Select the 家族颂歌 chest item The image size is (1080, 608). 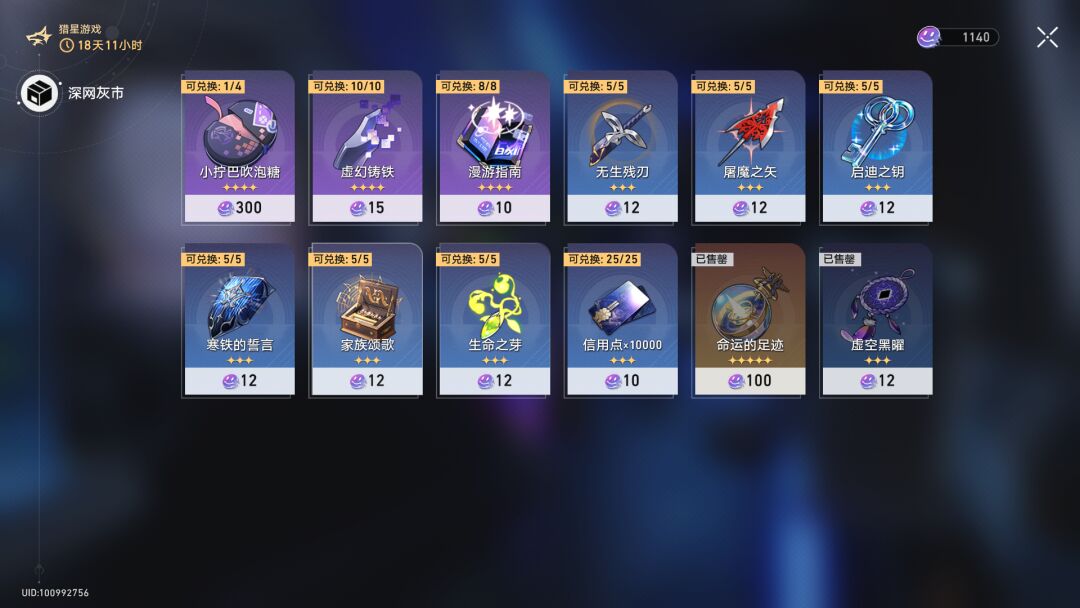coord(367,320)
